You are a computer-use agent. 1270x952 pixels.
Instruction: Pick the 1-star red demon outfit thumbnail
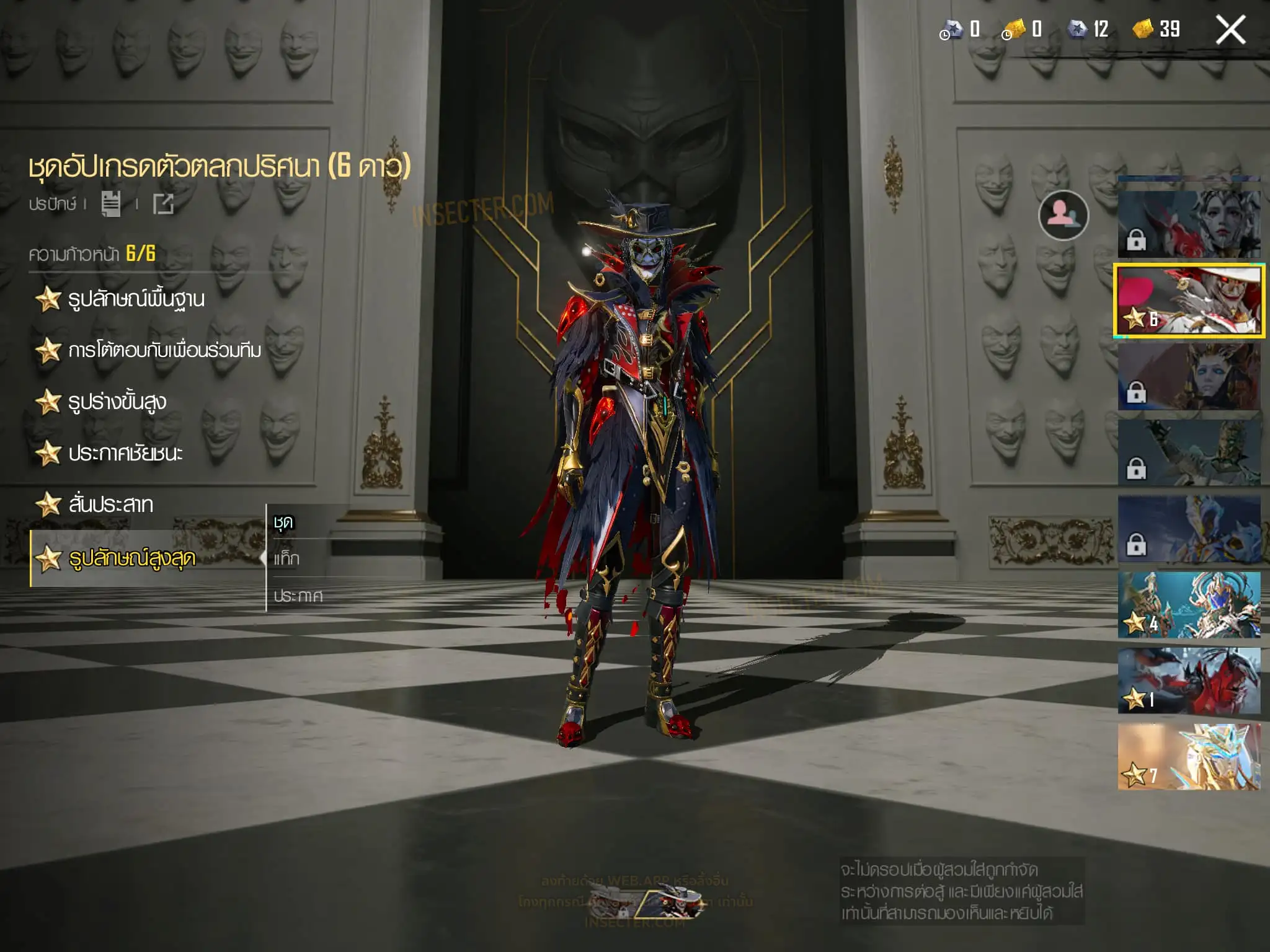pyautogui.click(x=1189, y=681)
